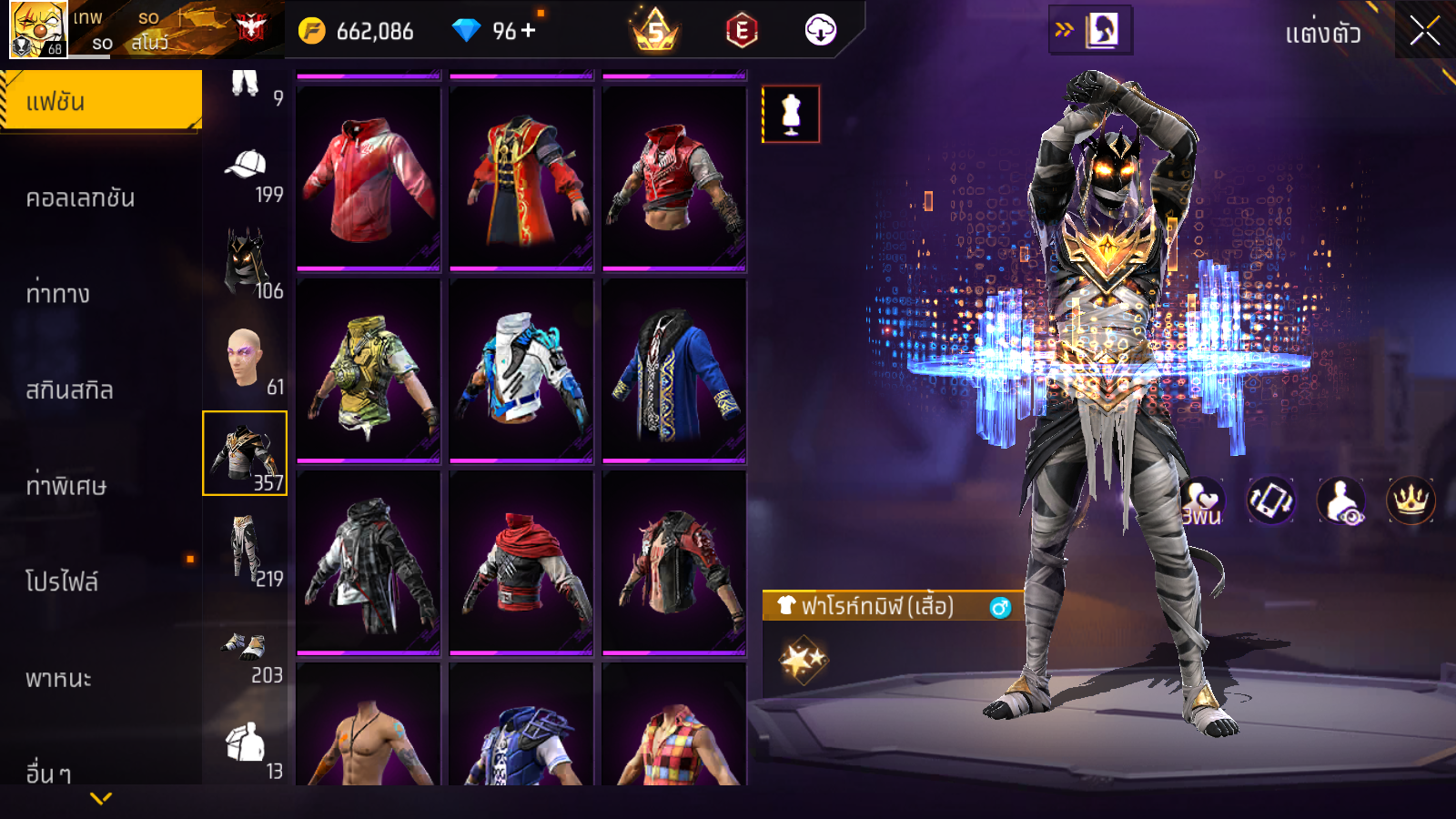Select the pants category with 219 items
This screenshot has height=819, width=1456.
click(245, 550)
